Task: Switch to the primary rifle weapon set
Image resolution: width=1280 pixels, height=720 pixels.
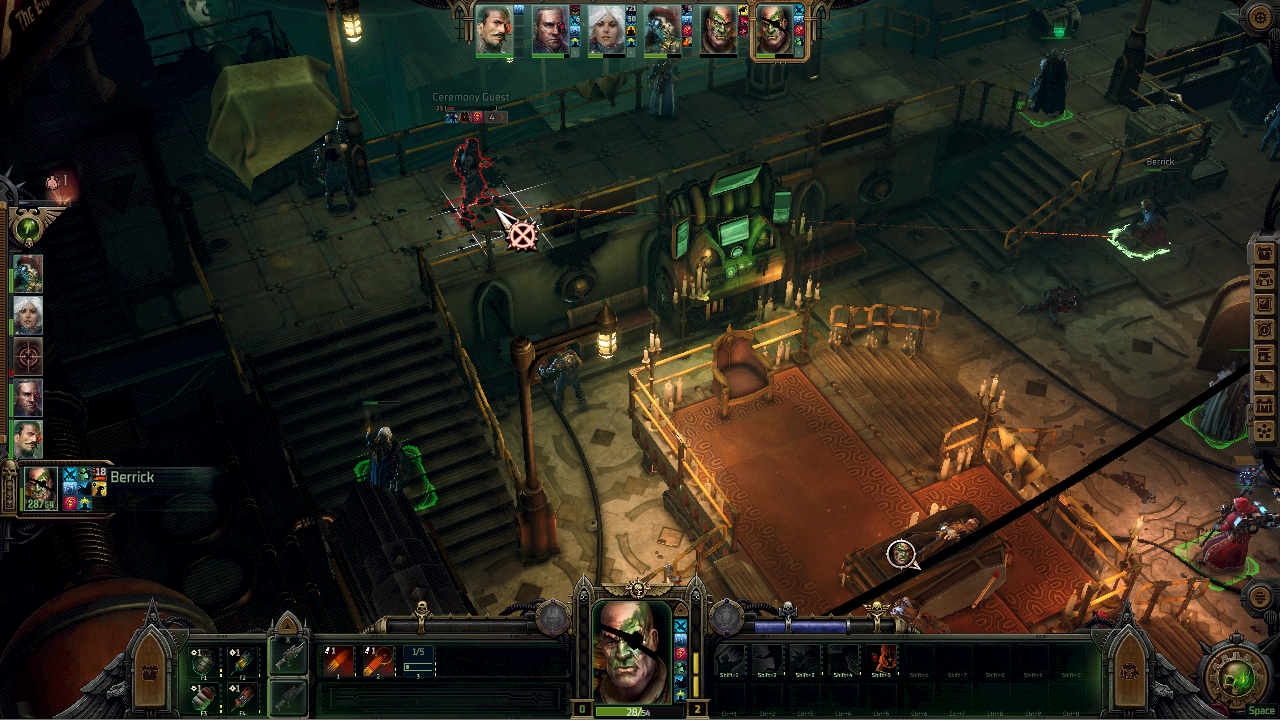Action: (x=288, y=658)
